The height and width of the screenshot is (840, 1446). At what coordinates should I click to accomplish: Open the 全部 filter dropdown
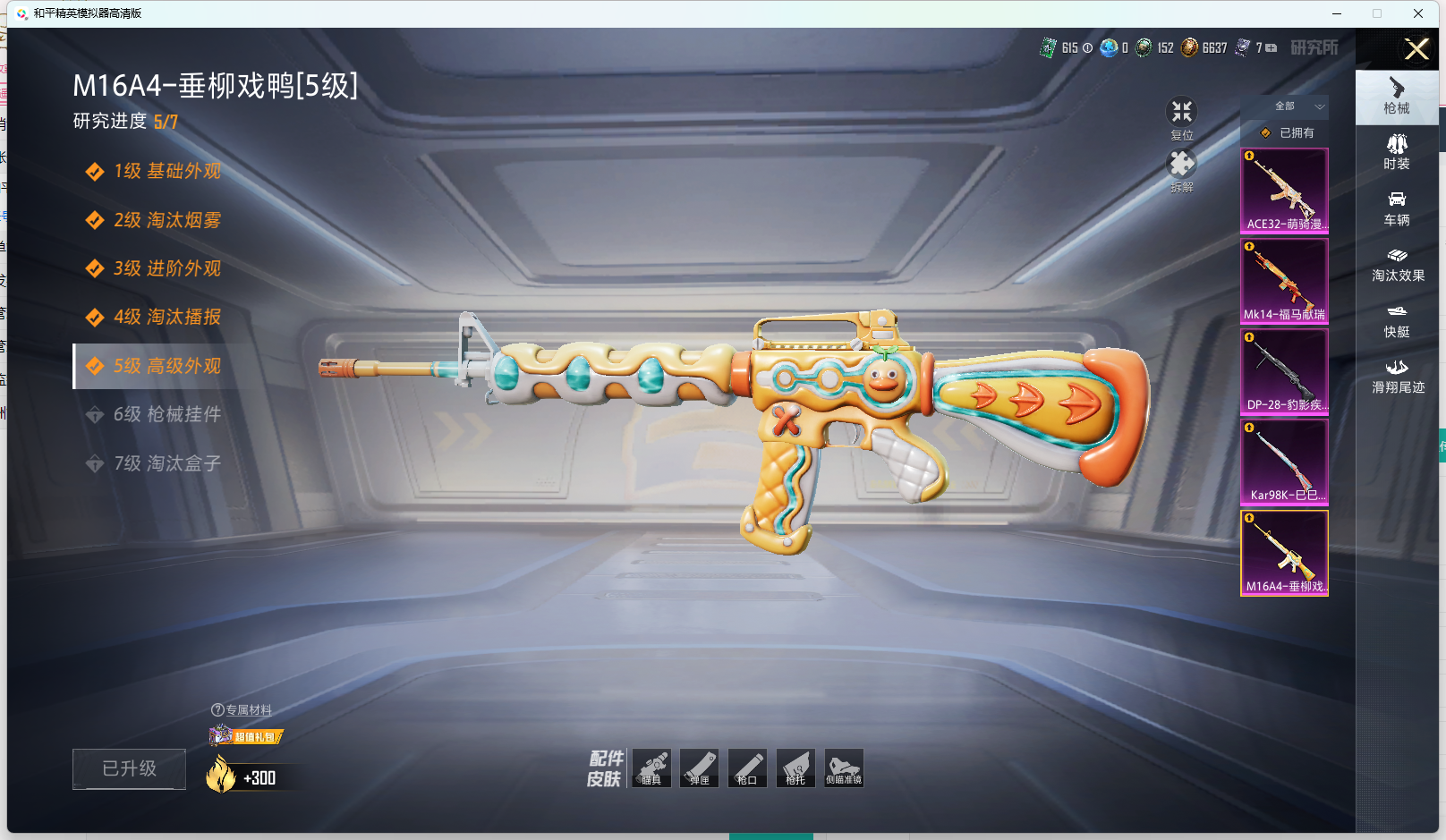1297,106
